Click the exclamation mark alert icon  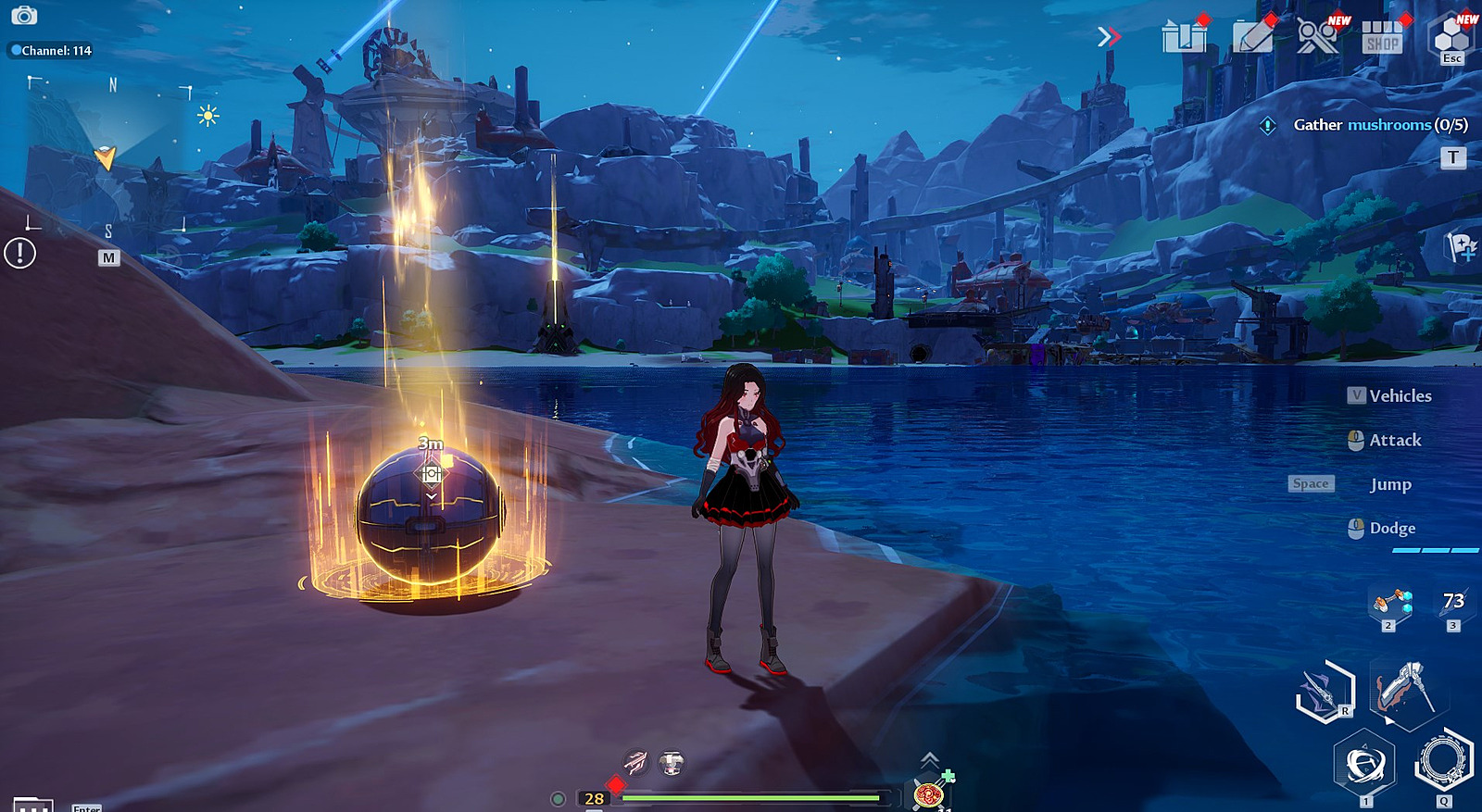20,253
